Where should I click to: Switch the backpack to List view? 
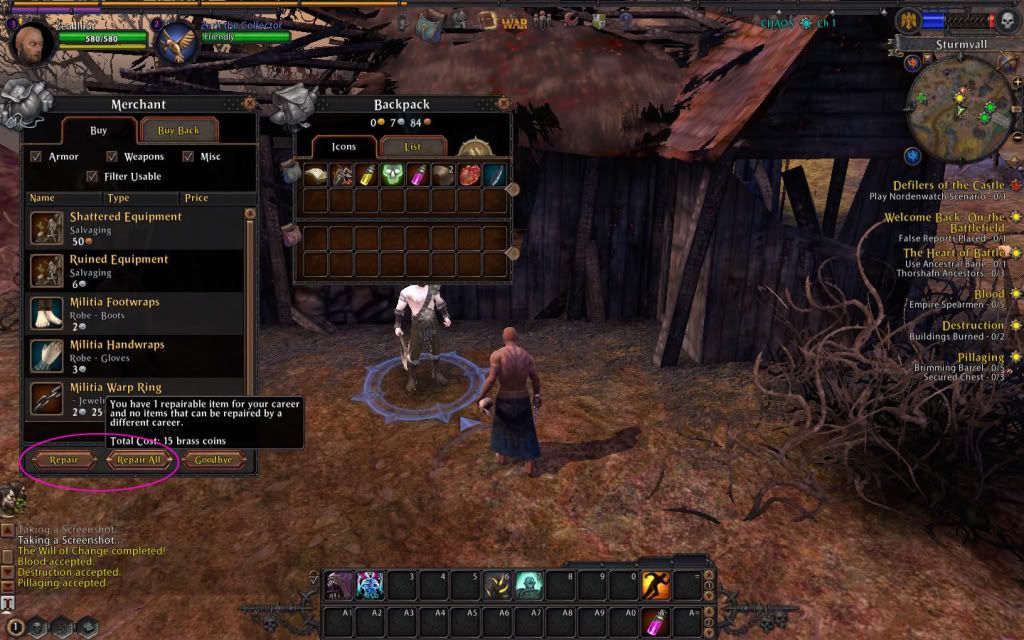(x=412, y=147)
